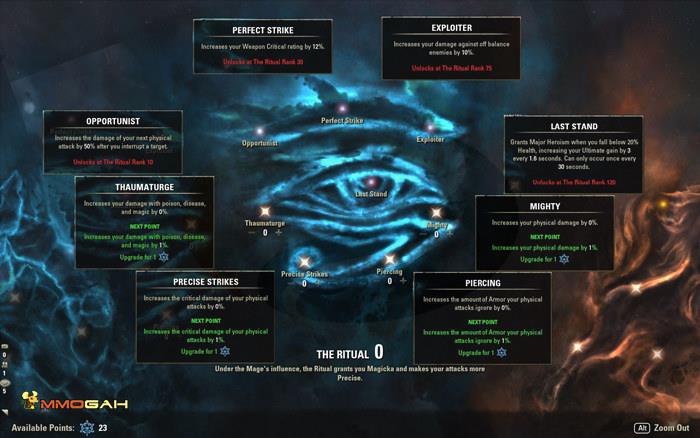This screenshot has height=438, width=700.
Task: Add a point to Mighty with plus
Action: click(x=450, y=234)
